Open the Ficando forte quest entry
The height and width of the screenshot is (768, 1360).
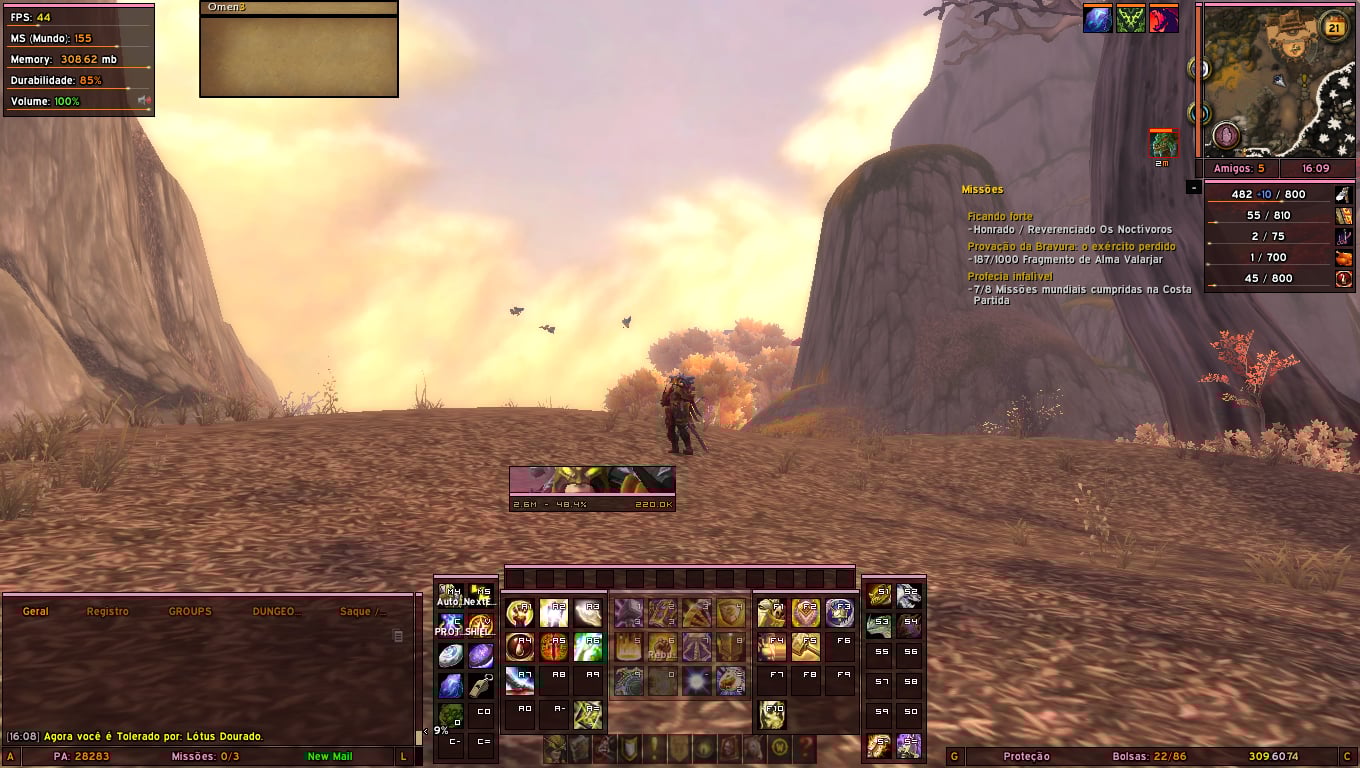pos(999,216)
